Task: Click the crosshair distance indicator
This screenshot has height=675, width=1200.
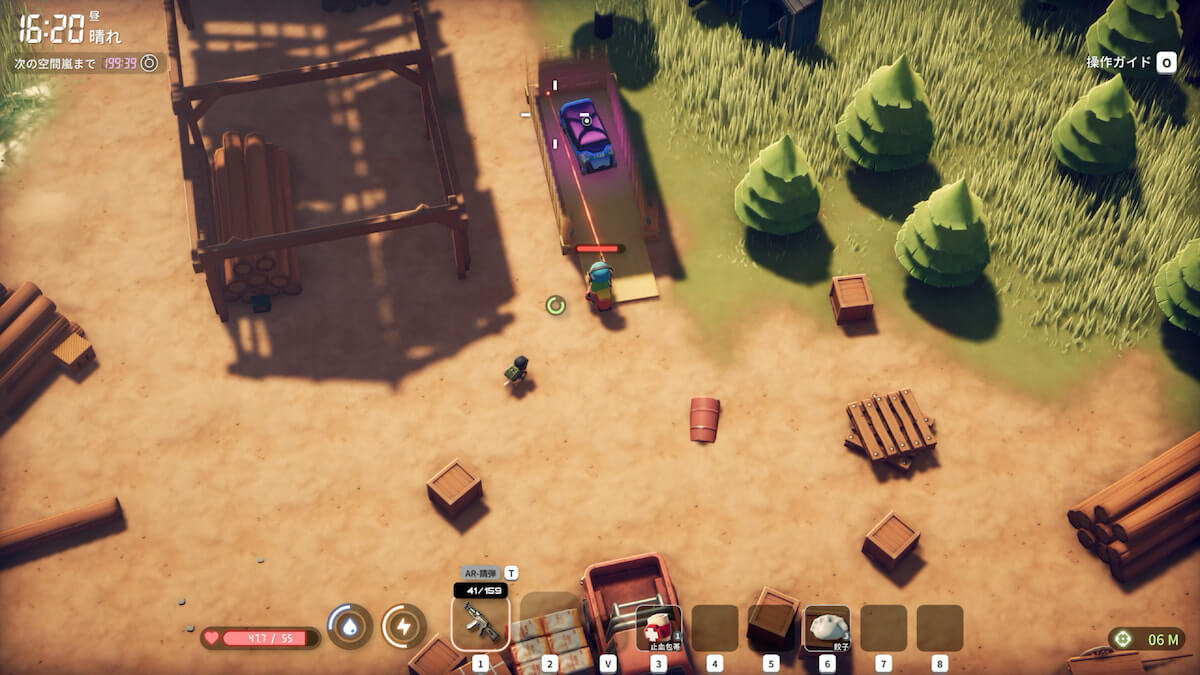Action: [1123, 639]
